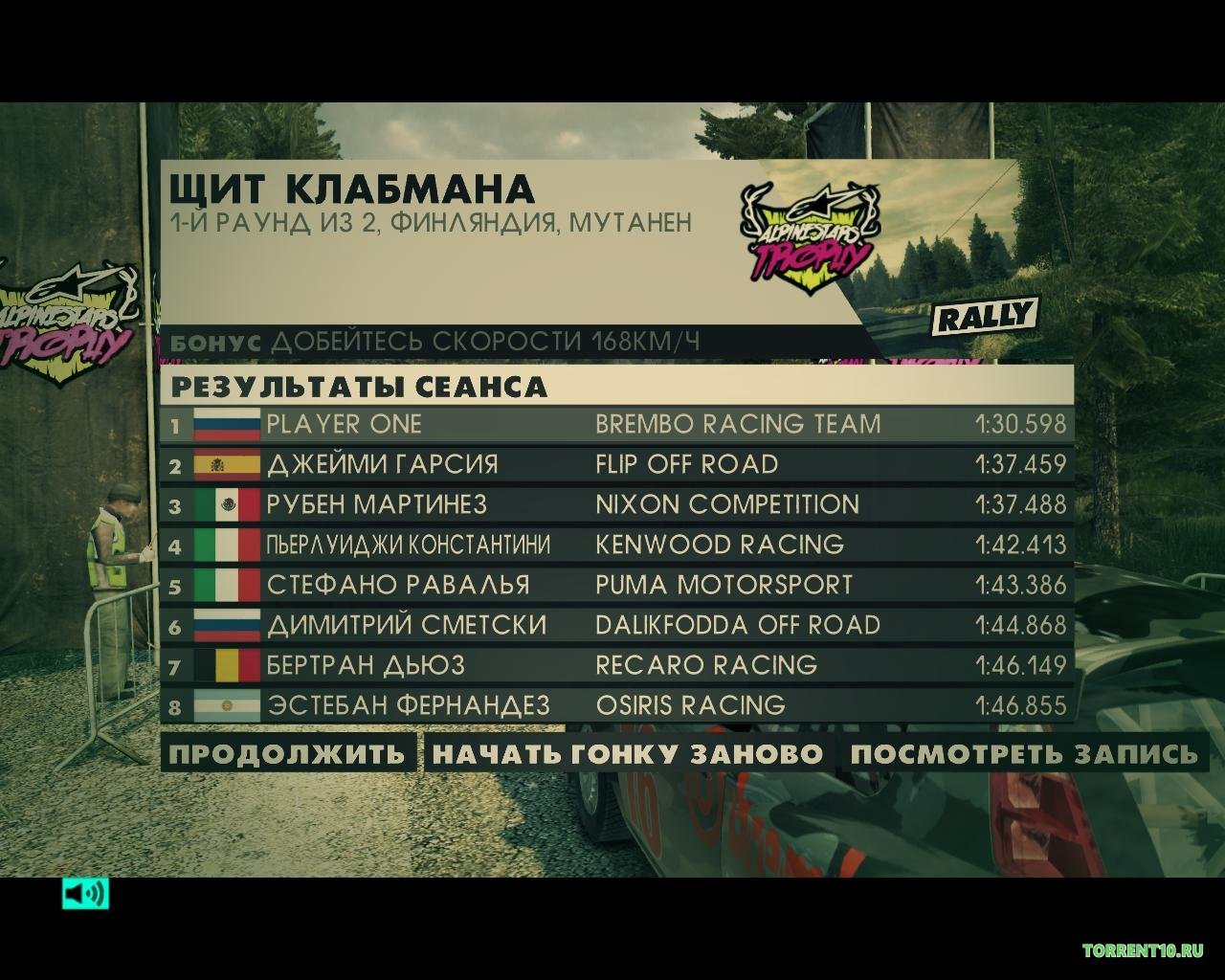The height and width of the screenshot is (980, 1225).
Task: Click the DALIKFODDA OFF ROAD team name
Action: click(737, 625)
